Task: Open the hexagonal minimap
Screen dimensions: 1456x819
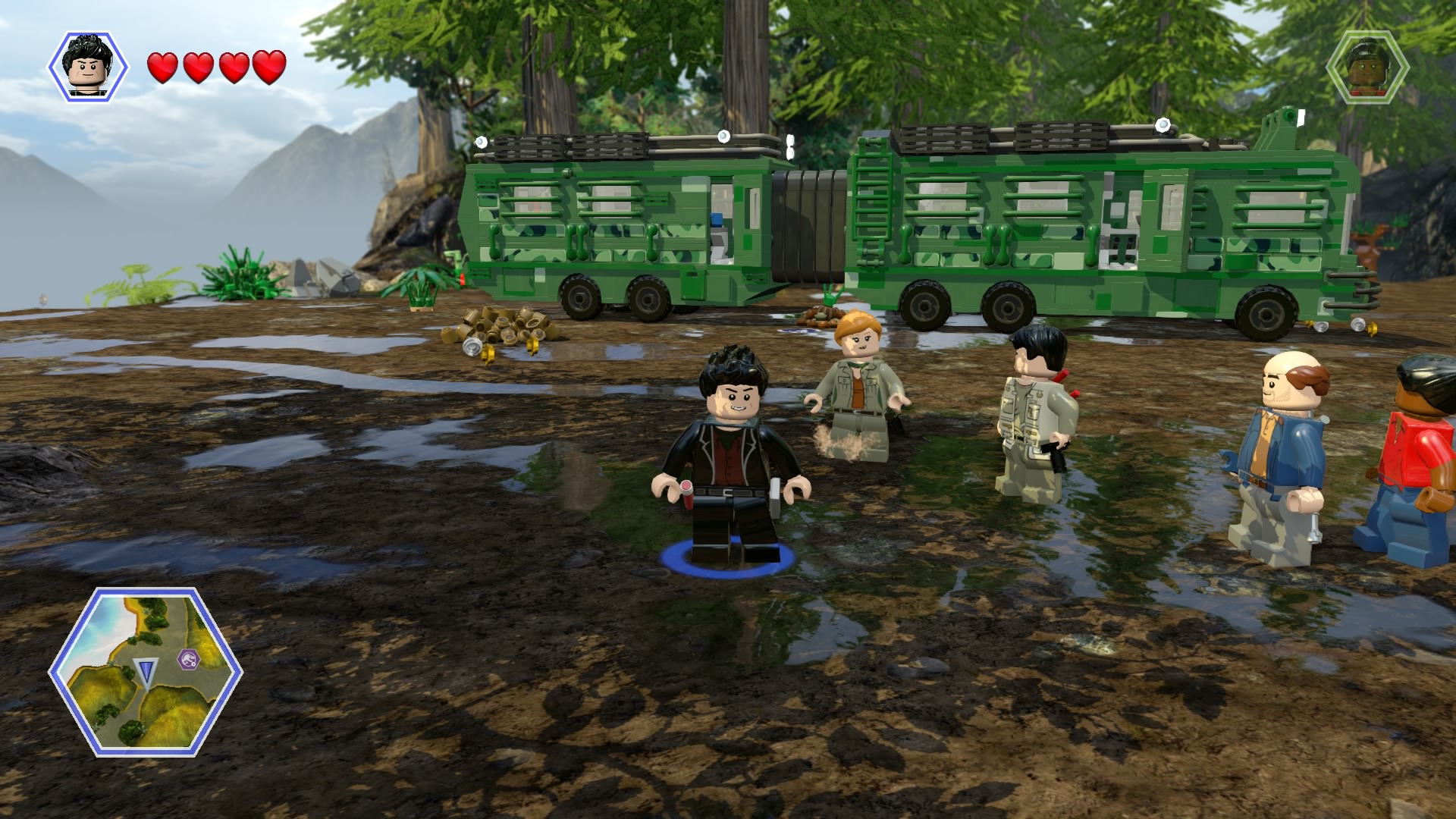Action: (146, 672)
